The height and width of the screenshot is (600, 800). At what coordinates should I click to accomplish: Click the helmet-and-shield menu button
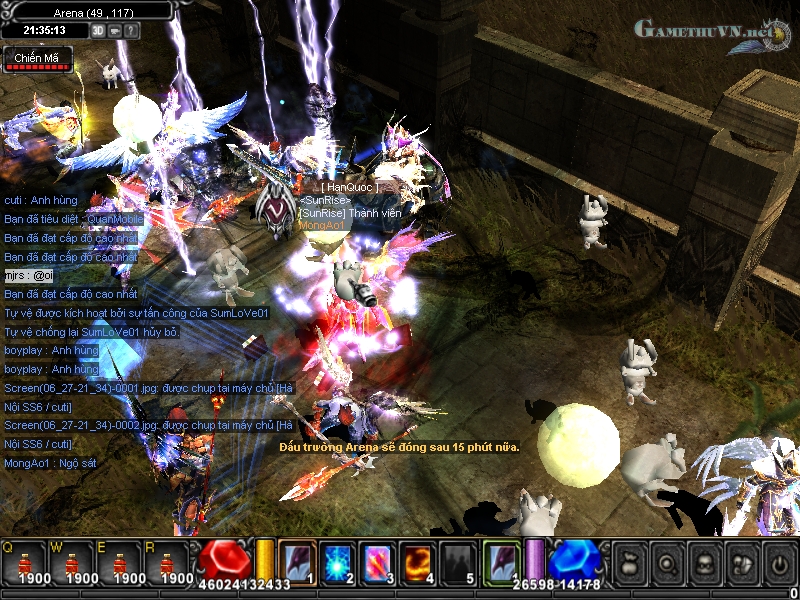click(740, 563)
